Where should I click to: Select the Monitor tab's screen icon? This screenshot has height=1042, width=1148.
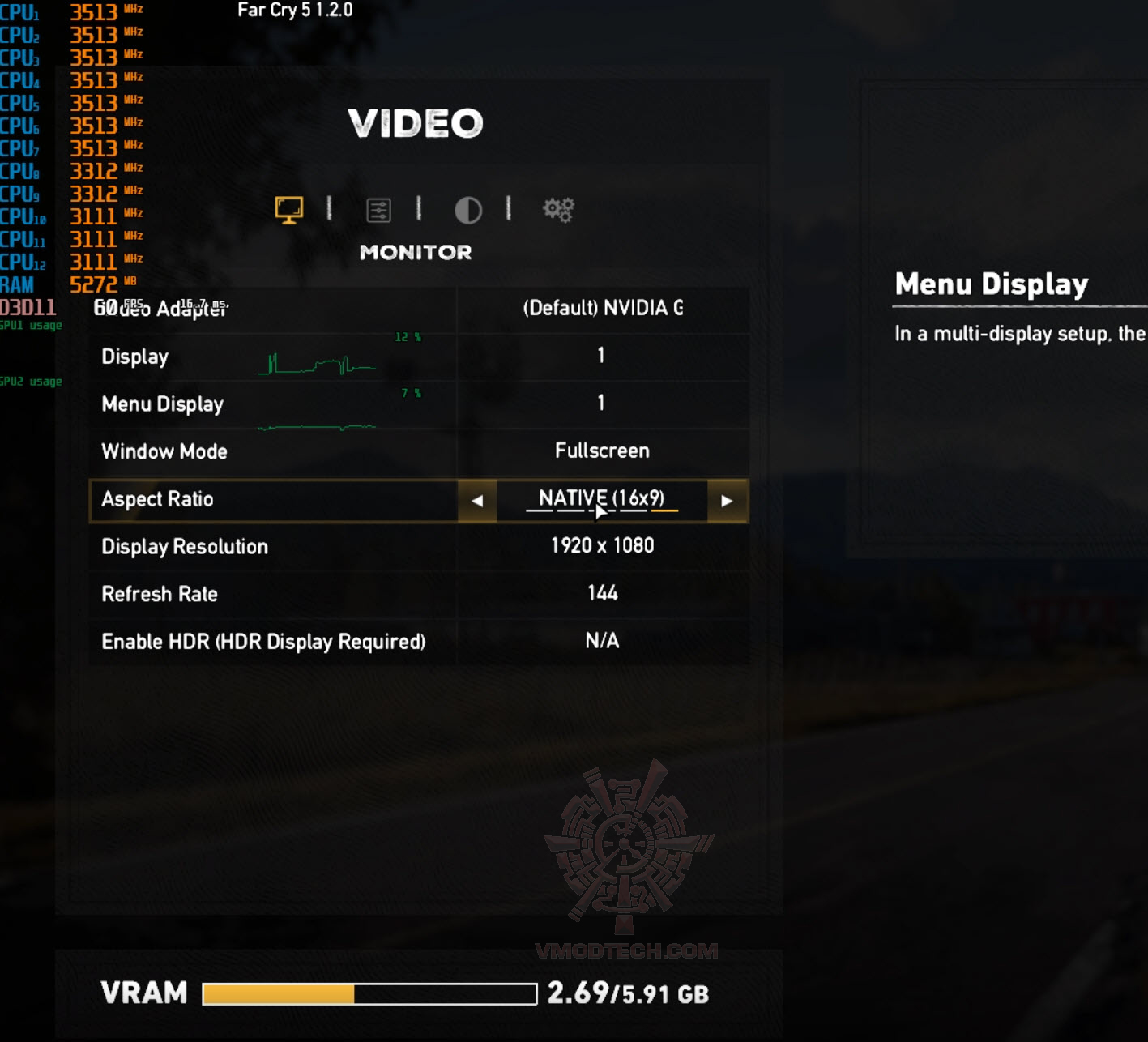(291, 209)
